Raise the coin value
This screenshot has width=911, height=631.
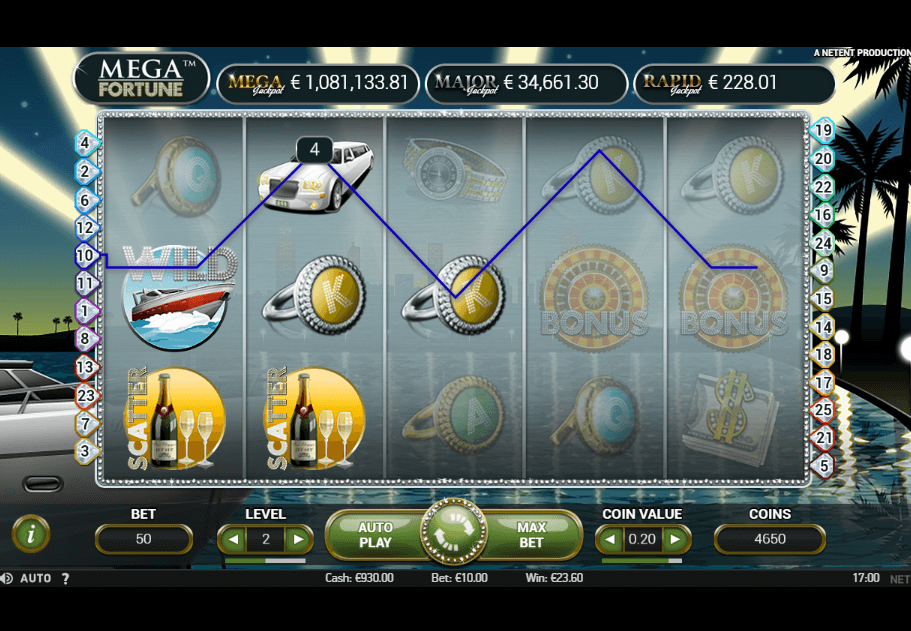point(676,540)
